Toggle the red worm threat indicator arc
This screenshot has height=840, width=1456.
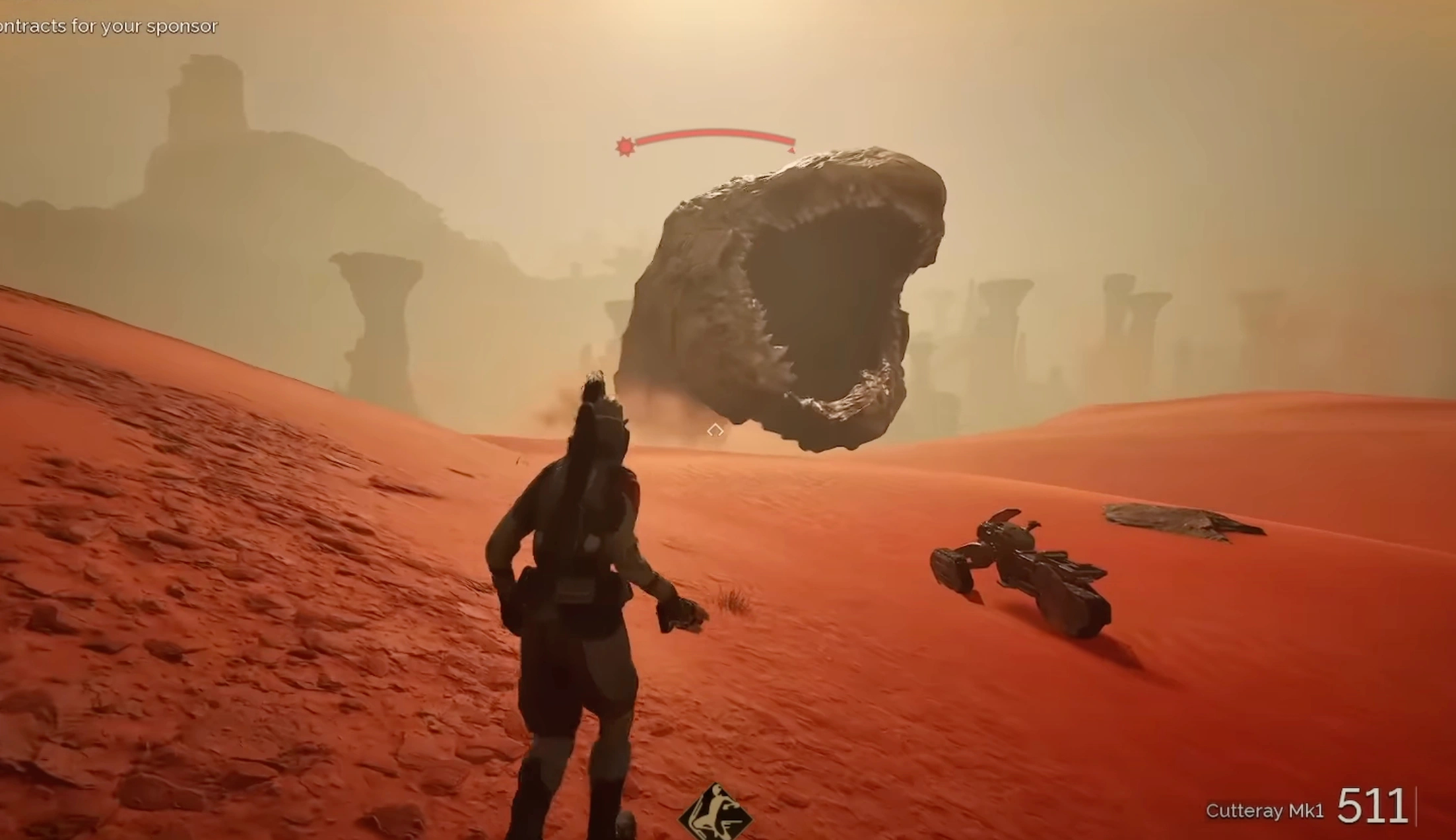[710, 135]
